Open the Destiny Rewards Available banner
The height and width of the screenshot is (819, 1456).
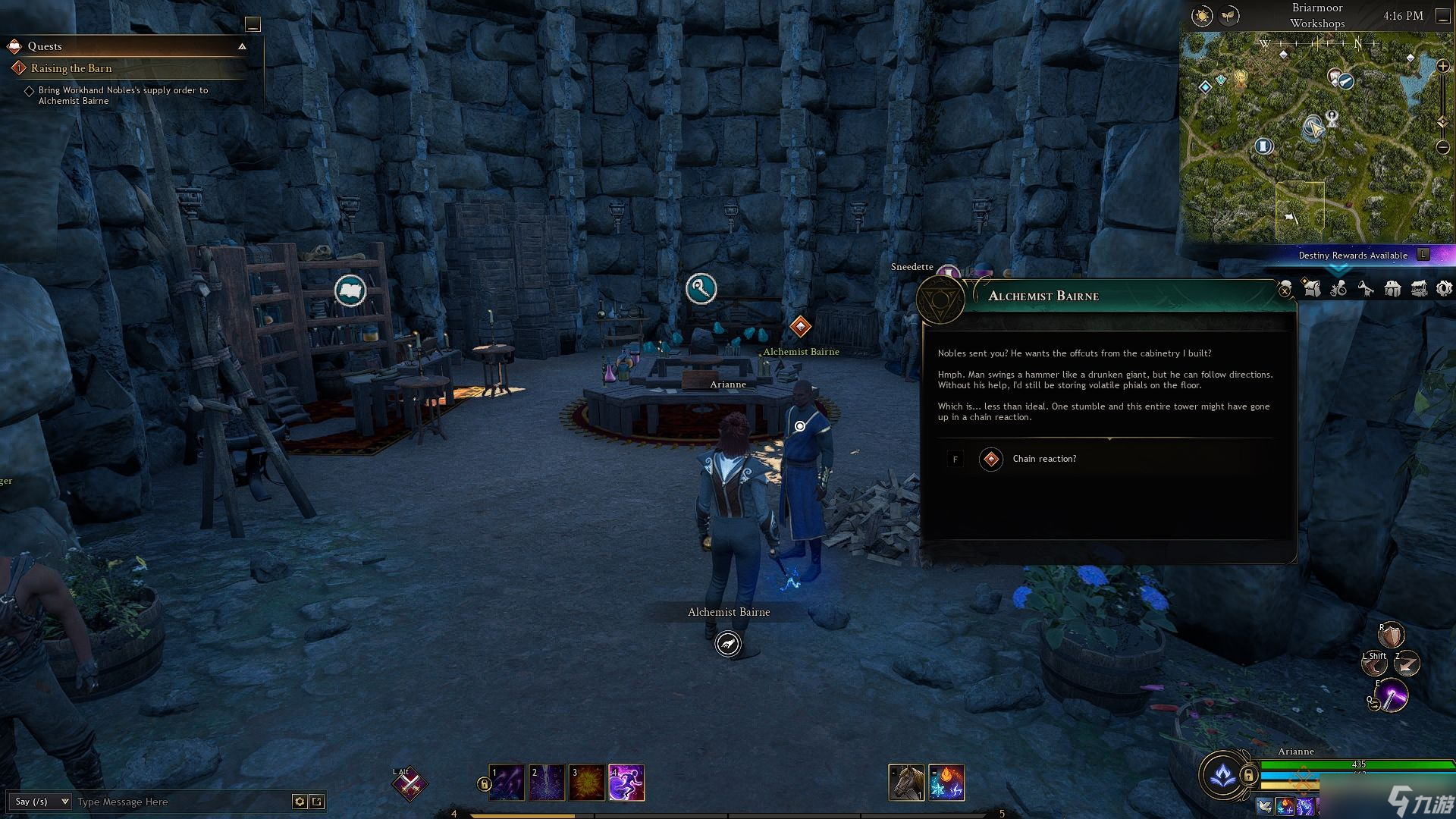click(x=1353, y=255)
